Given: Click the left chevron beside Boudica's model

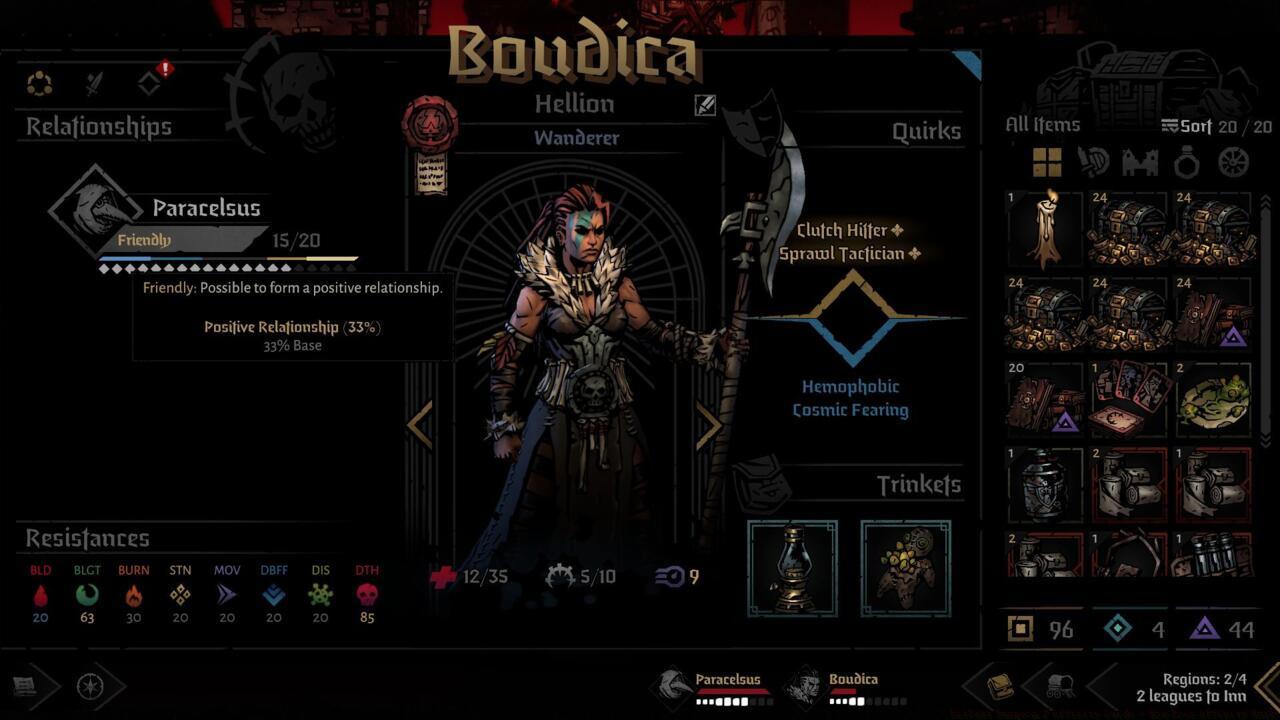Looking at the screenshot, I should (419, 426).
